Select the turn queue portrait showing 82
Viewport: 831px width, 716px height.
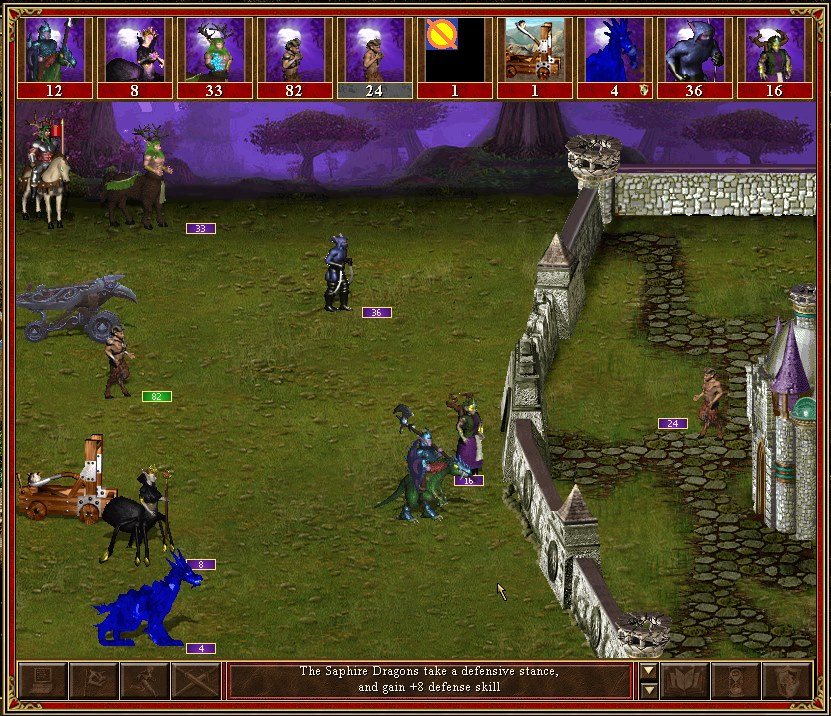[x=294, y=50]
